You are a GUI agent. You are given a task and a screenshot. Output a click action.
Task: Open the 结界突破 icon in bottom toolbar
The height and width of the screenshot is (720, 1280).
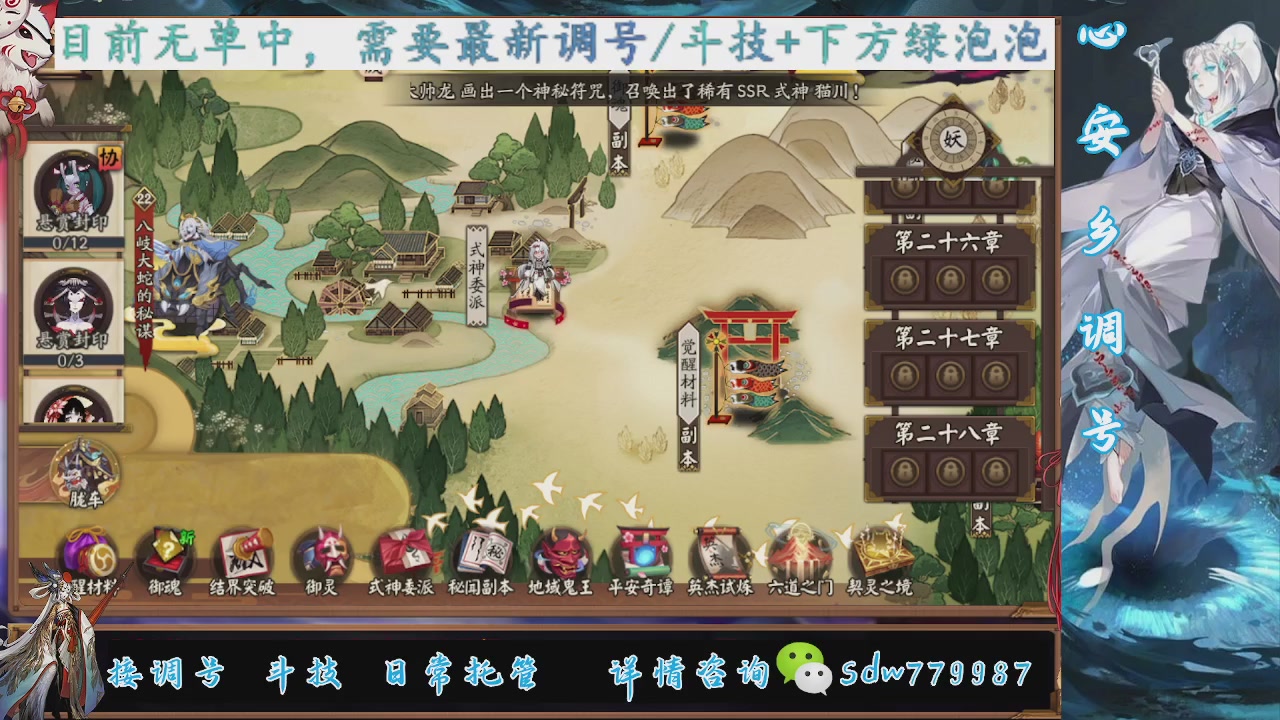(x=243, y=555)
